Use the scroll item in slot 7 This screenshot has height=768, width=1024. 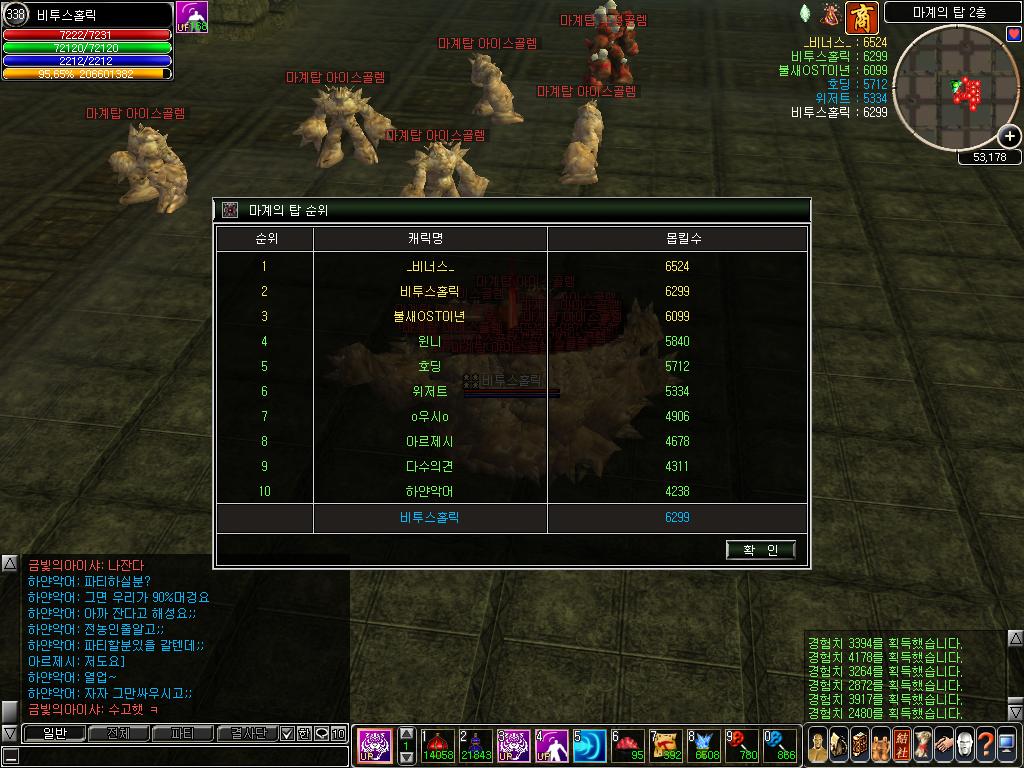pyautogui.click(x=666, y=745)
